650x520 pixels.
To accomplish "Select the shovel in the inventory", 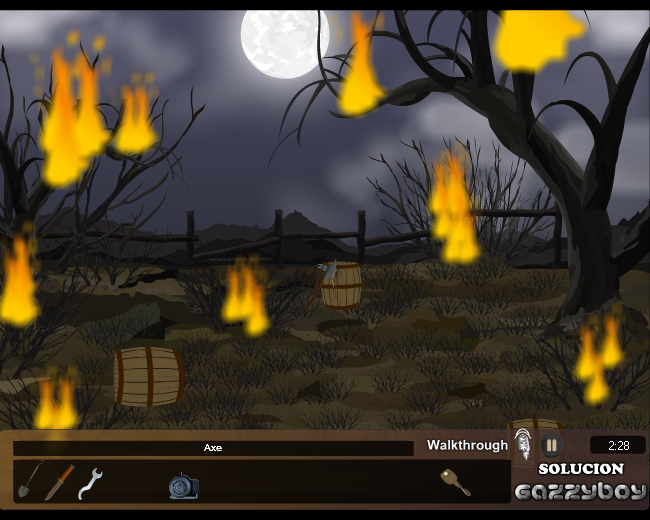I will pos(29,481).
